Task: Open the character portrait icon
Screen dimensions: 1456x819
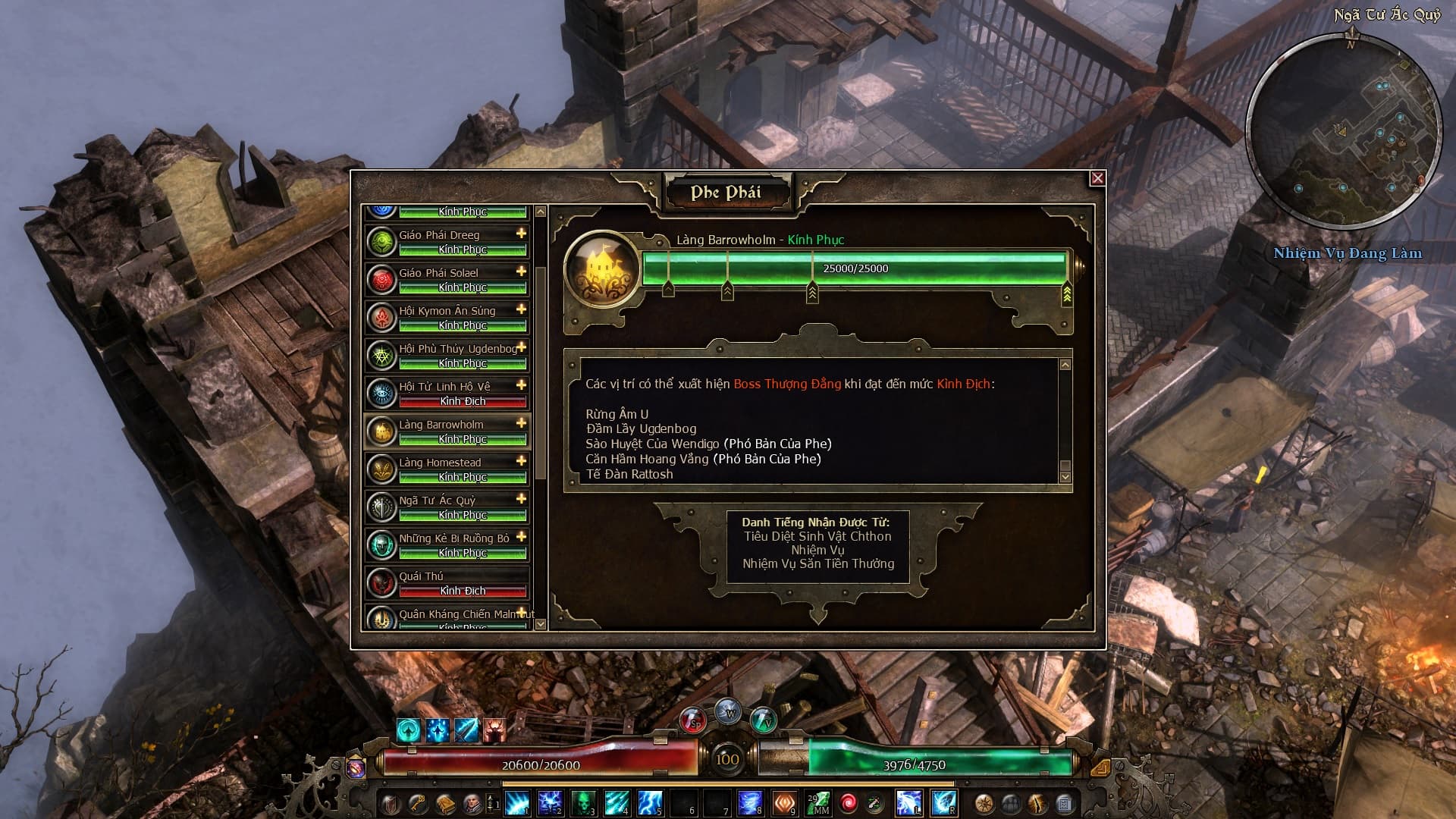Action: [472, 803]
